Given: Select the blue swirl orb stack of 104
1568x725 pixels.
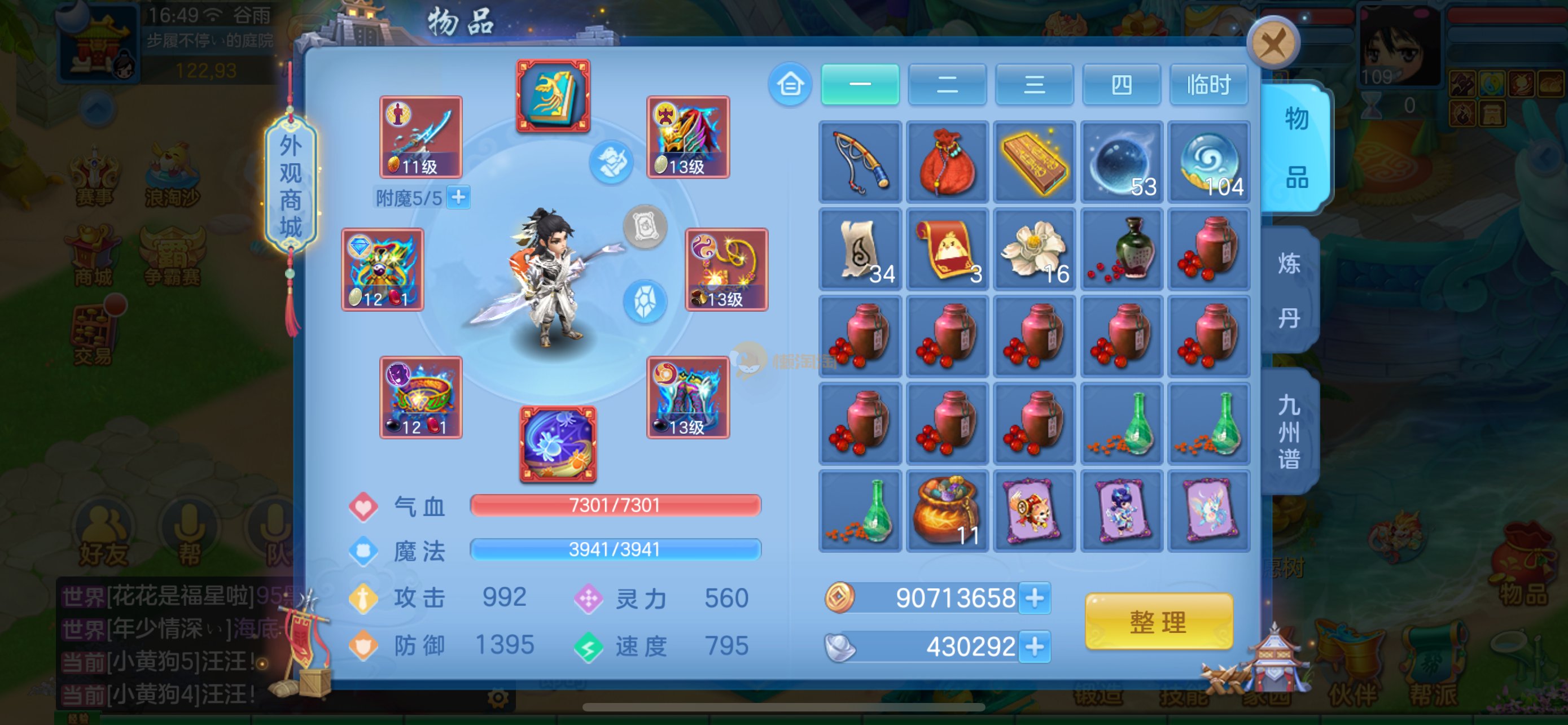Looking at the screenshot, I should [1209, 162].
